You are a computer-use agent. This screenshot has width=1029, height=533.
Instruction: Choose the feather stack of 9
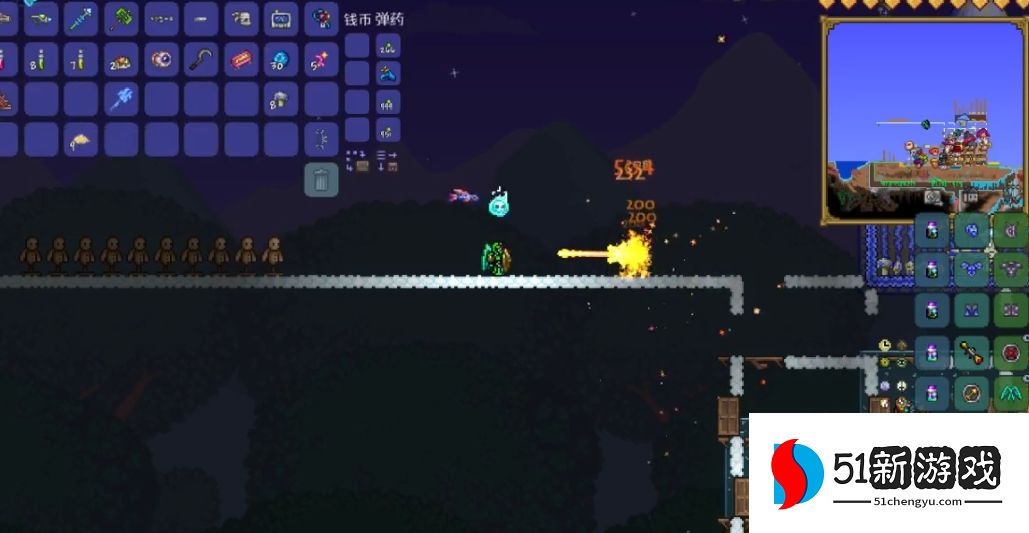coord(81,140)
